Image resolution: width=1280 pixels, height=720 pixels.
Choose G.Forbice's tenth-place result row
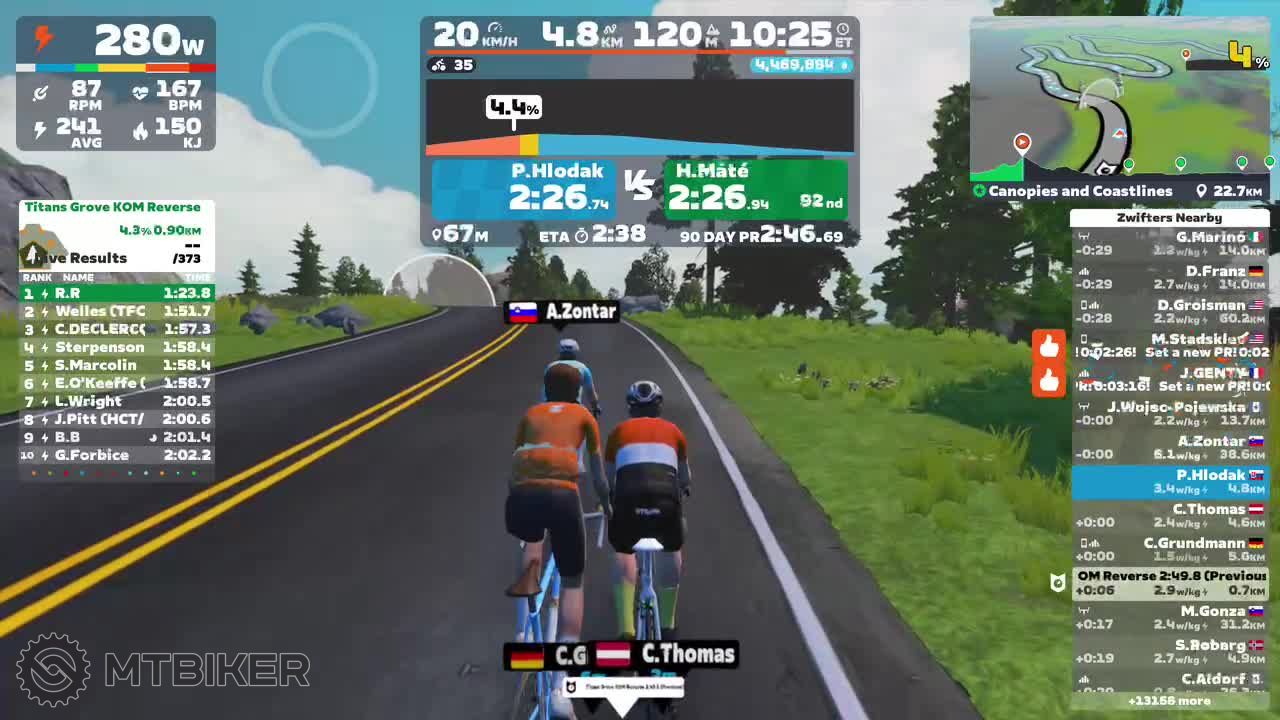point(116,455)
